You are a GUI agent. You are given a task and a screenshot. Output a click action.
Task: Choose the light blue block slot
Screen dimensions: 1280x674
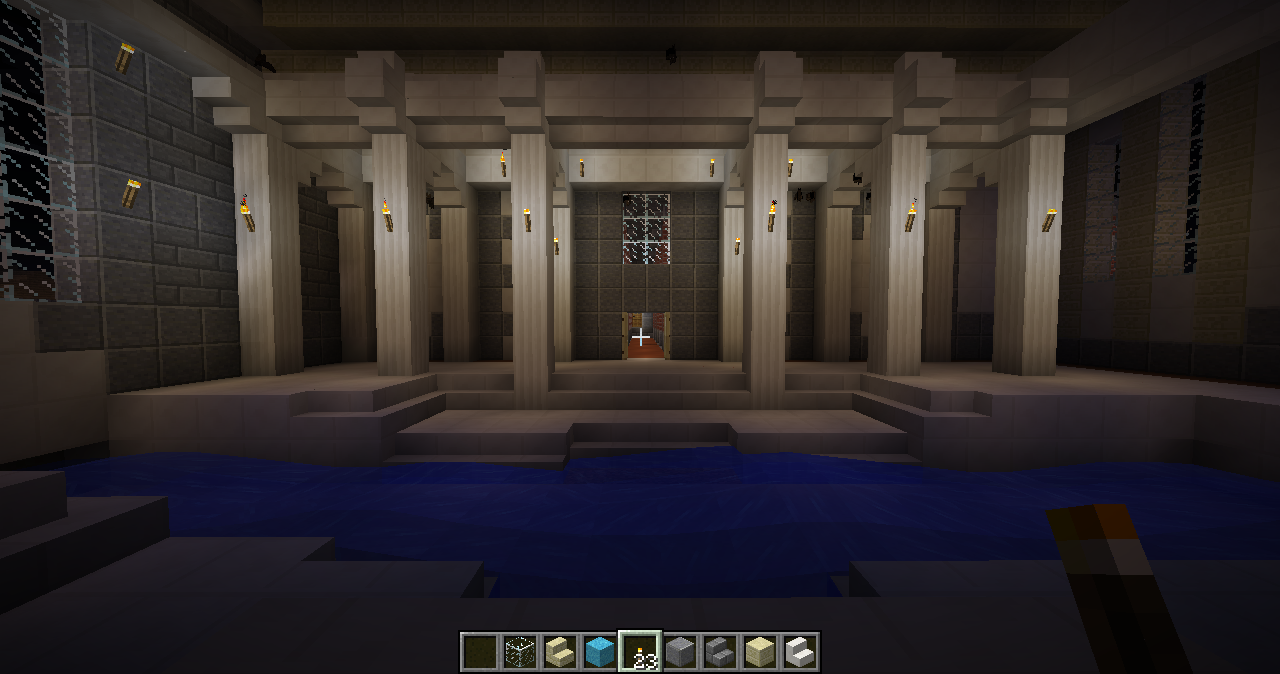[x=600, y=652]
